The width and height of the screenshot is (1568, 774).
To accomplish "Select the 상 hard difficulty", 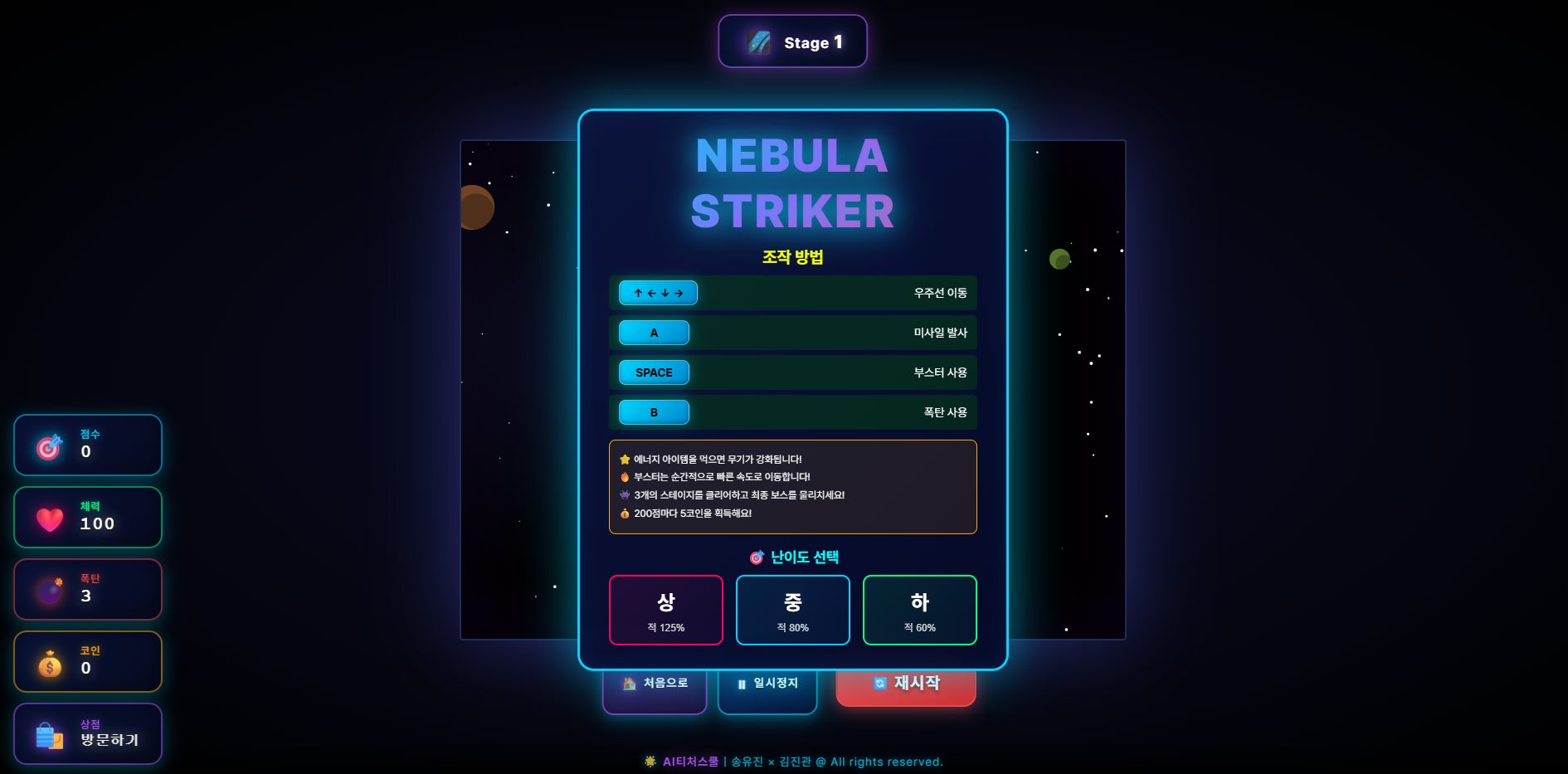I will (x=665, y=610).
